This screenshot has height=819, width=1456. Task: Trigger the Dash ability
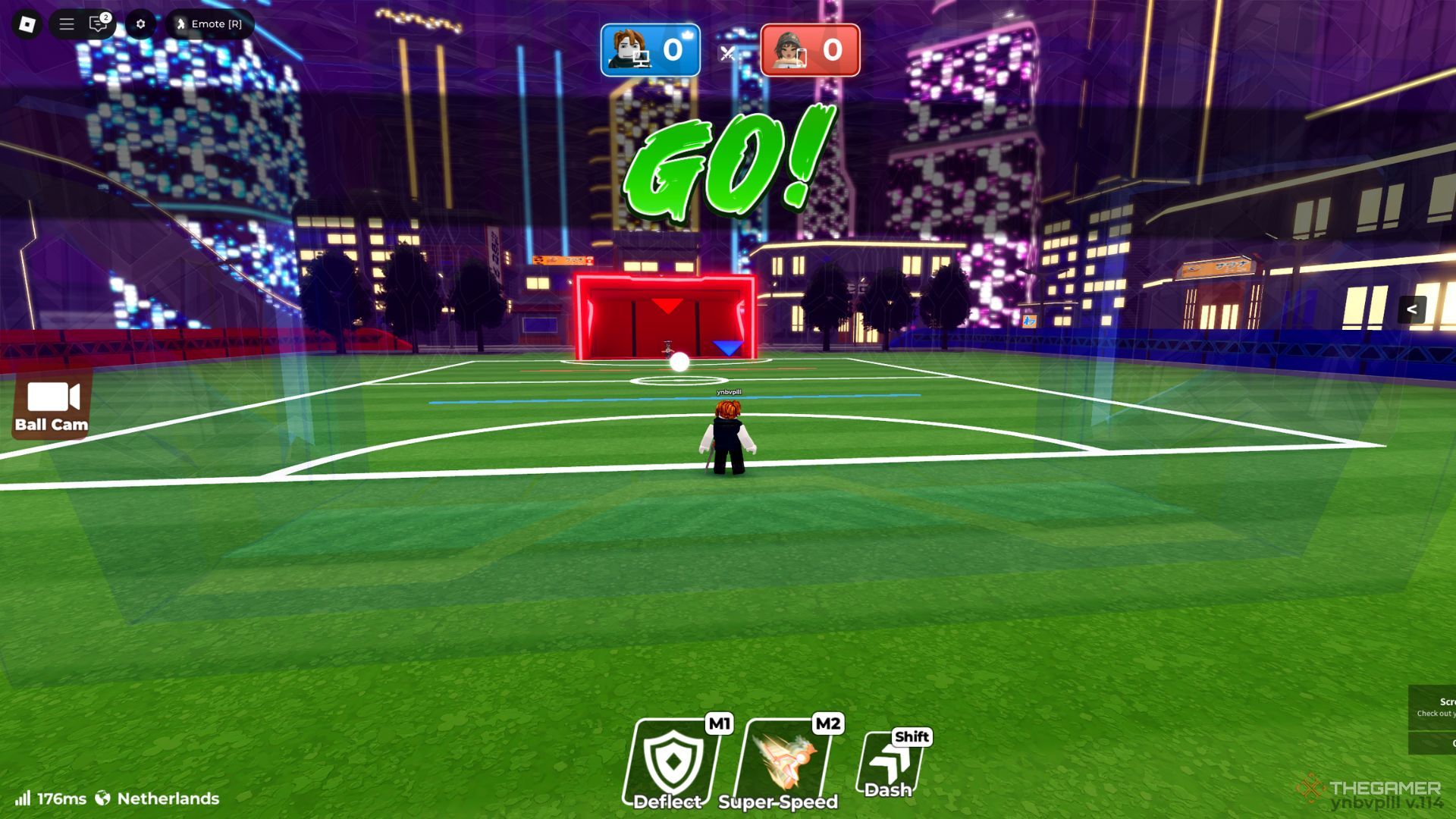pos(890,766)
